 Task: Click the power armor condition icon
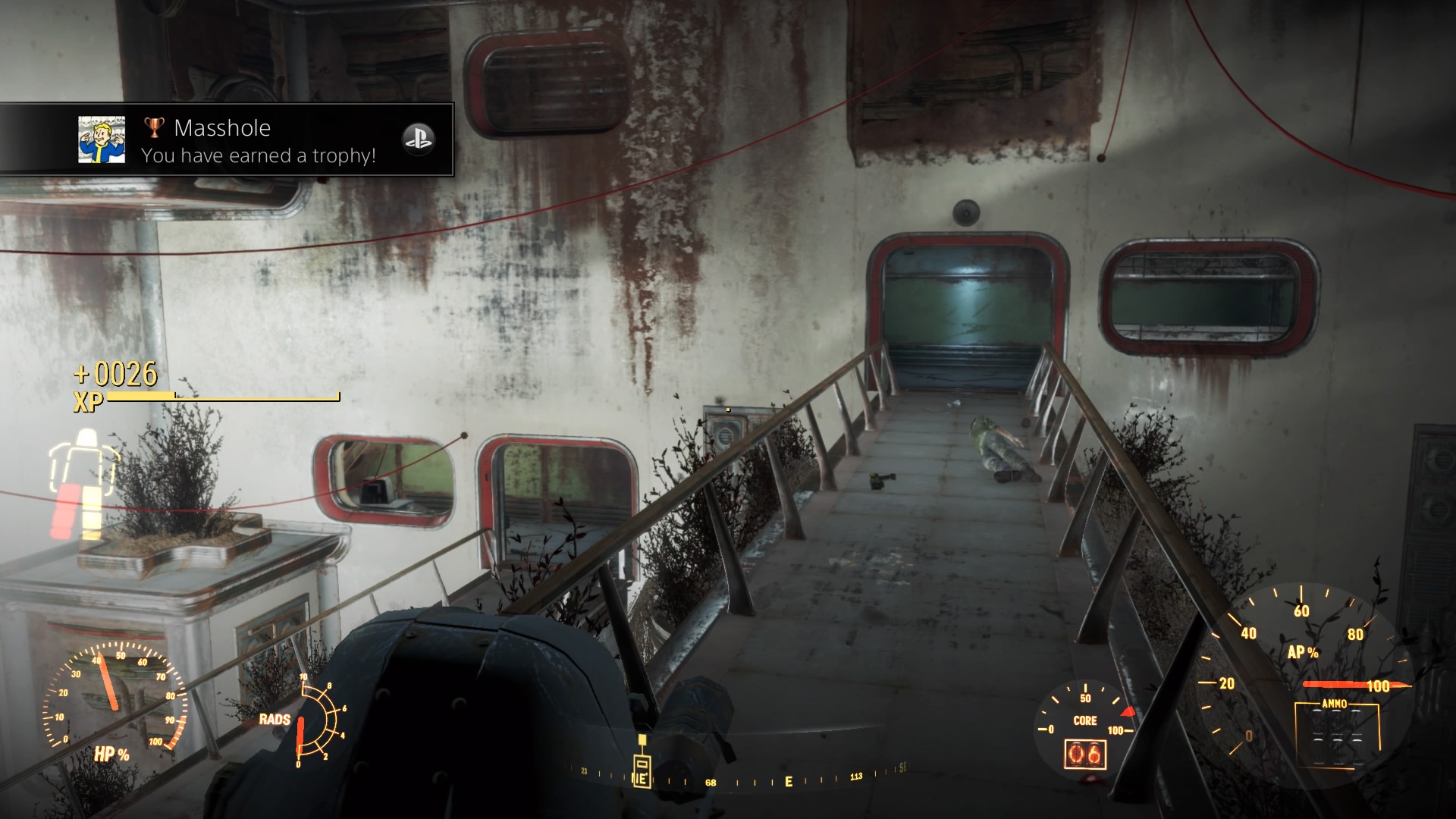point(84,484)
